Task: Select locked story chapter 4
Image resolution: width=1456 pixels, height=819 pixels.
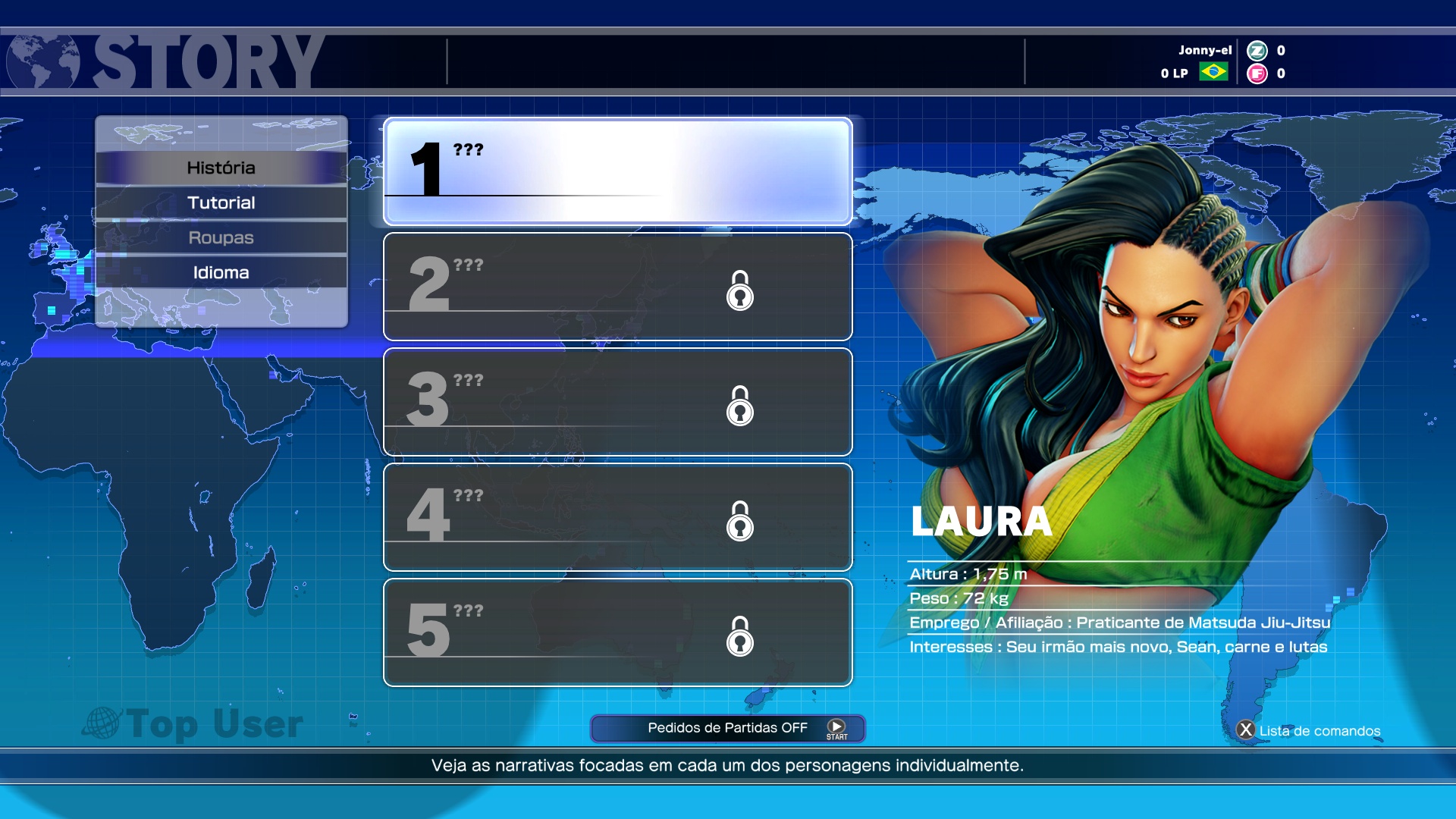Action: click(617, 517)
